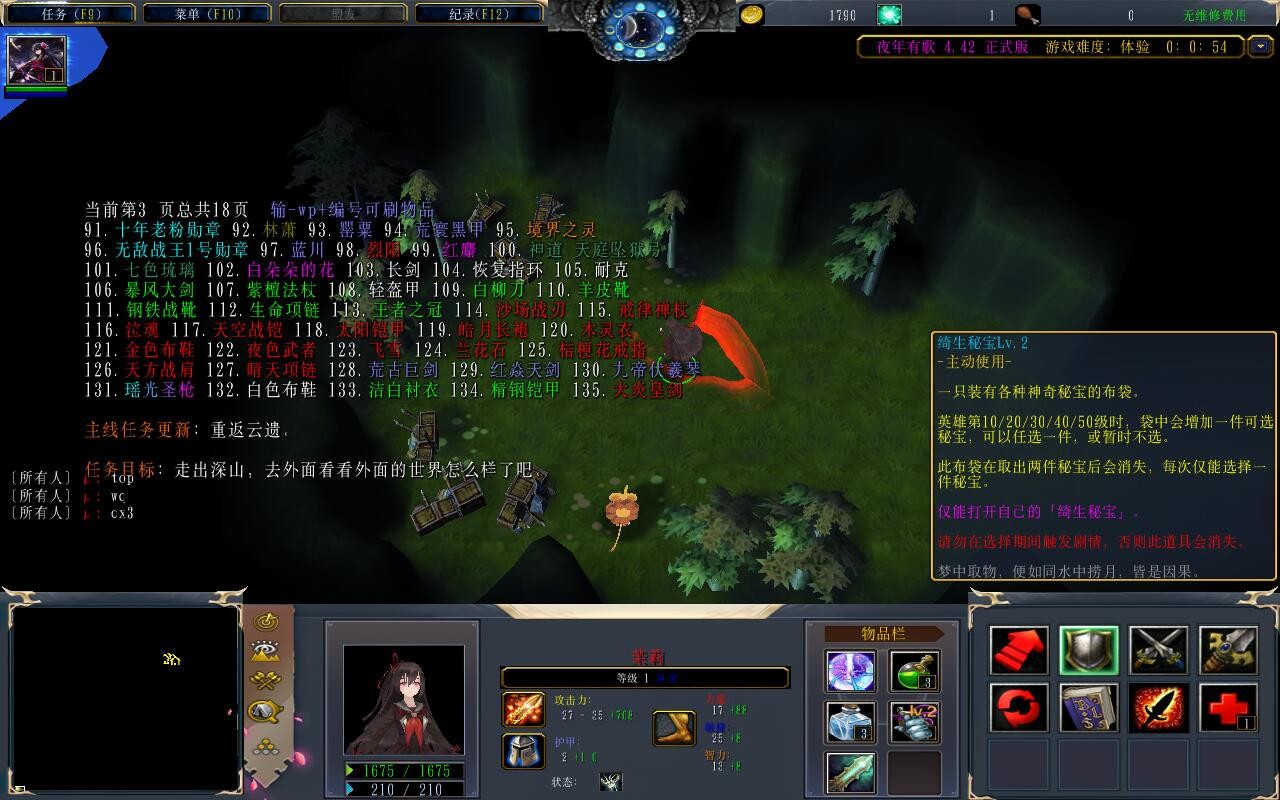Viewport: 1280px width, 800px height.
Task: Open the 菜单 (F10) main menu
Action: (207, 14)
